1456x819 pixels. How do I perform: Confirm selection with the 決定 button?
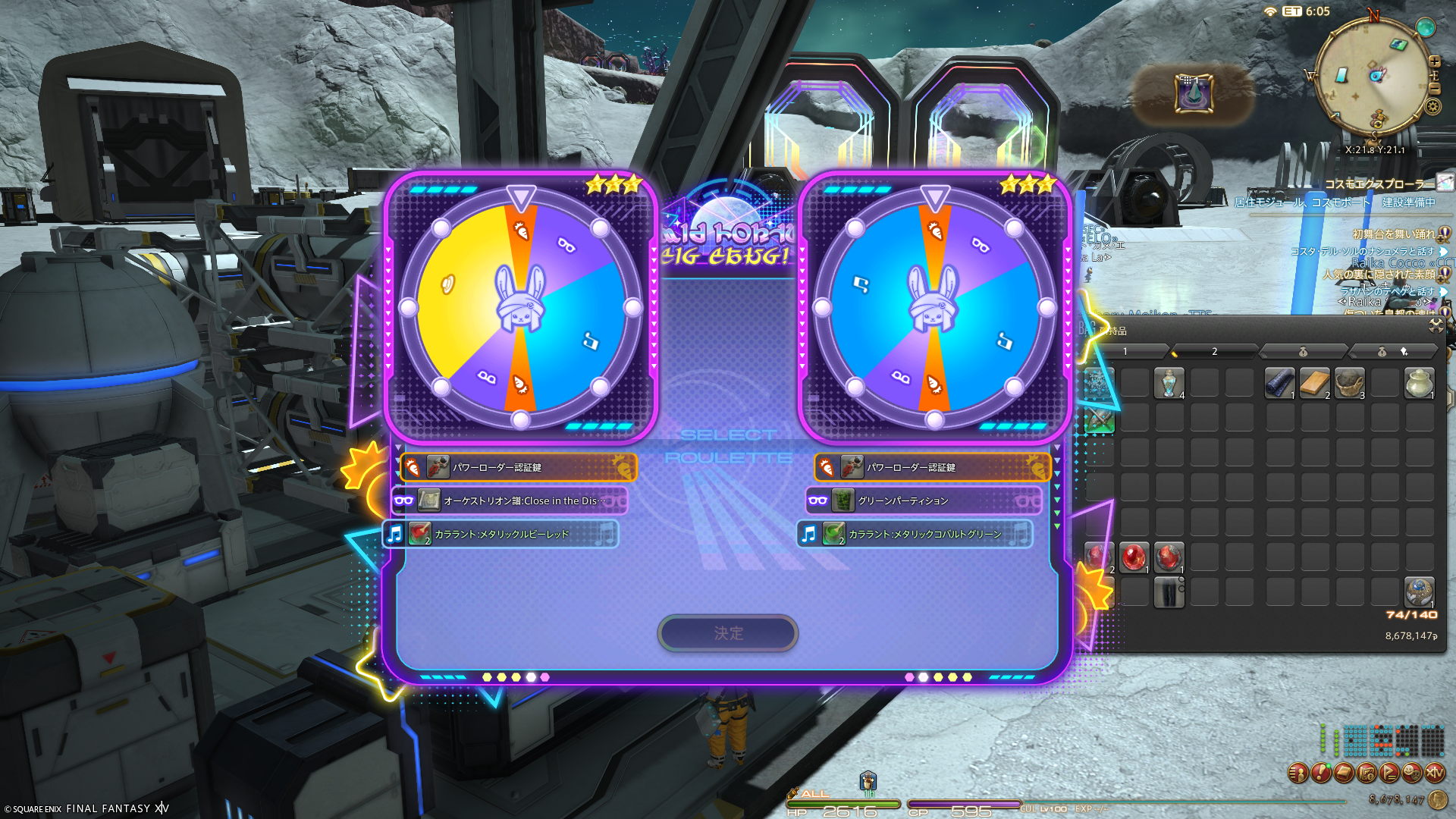tap(727, 632)
